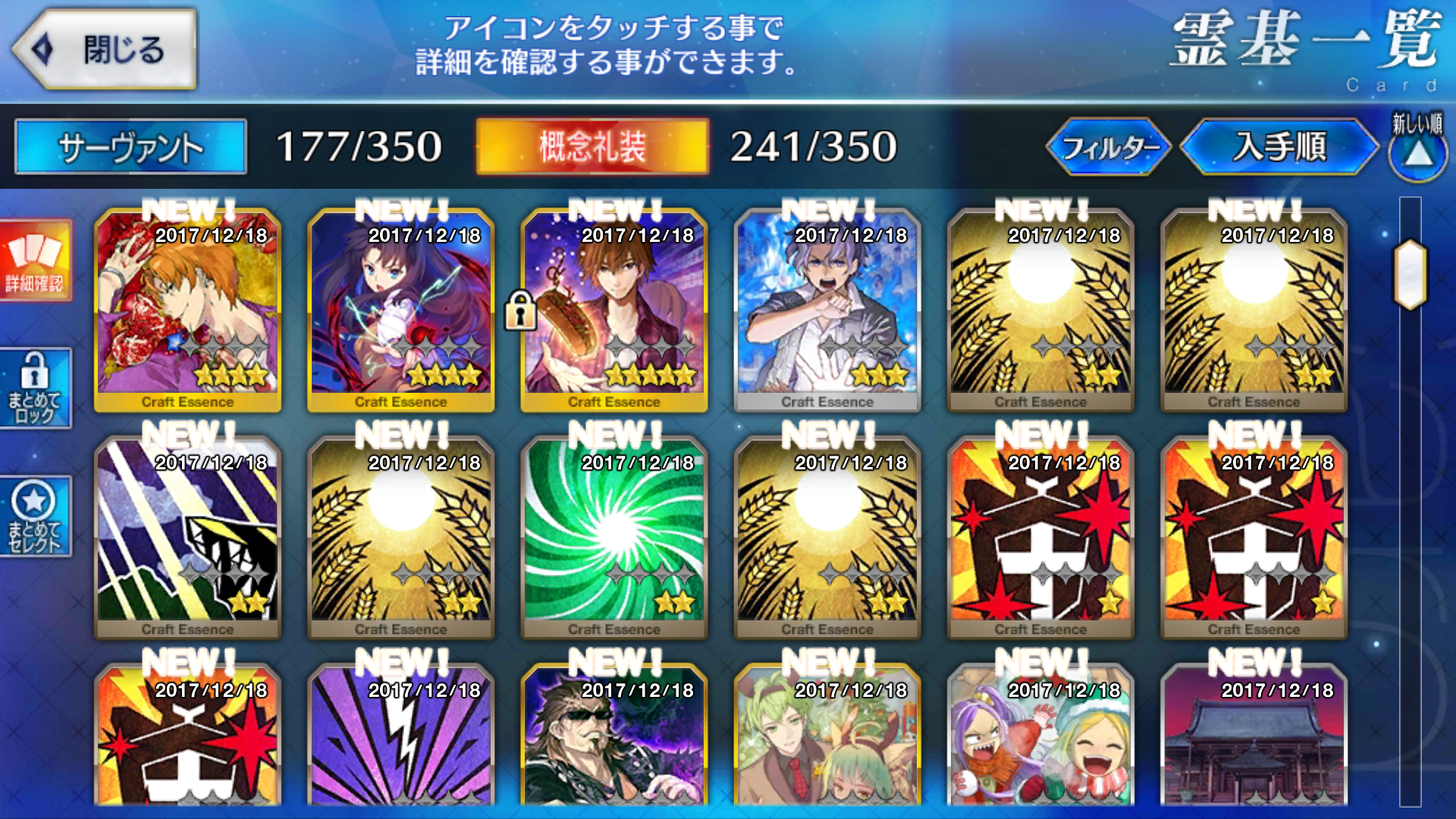Screen dimensions: 1456x819
Task: Activate the まとめてロック bulk lock button
Action: pyautogui.click(x=35, y=388)
